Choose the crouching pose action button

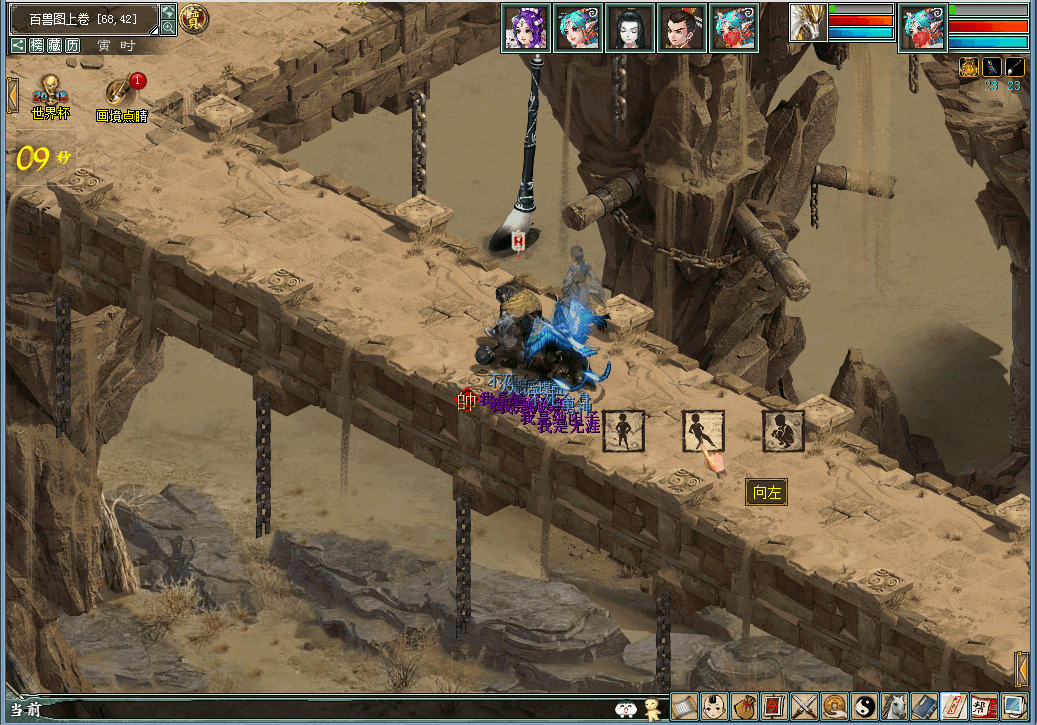[x=783, y=431]
